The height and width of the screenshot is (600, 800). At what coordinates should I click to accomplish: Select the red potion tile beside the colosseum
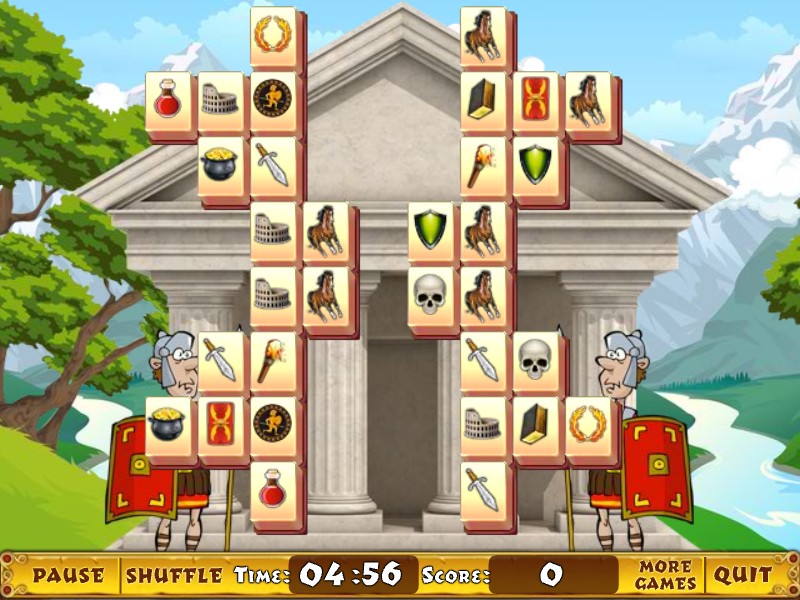click(168, 101)
